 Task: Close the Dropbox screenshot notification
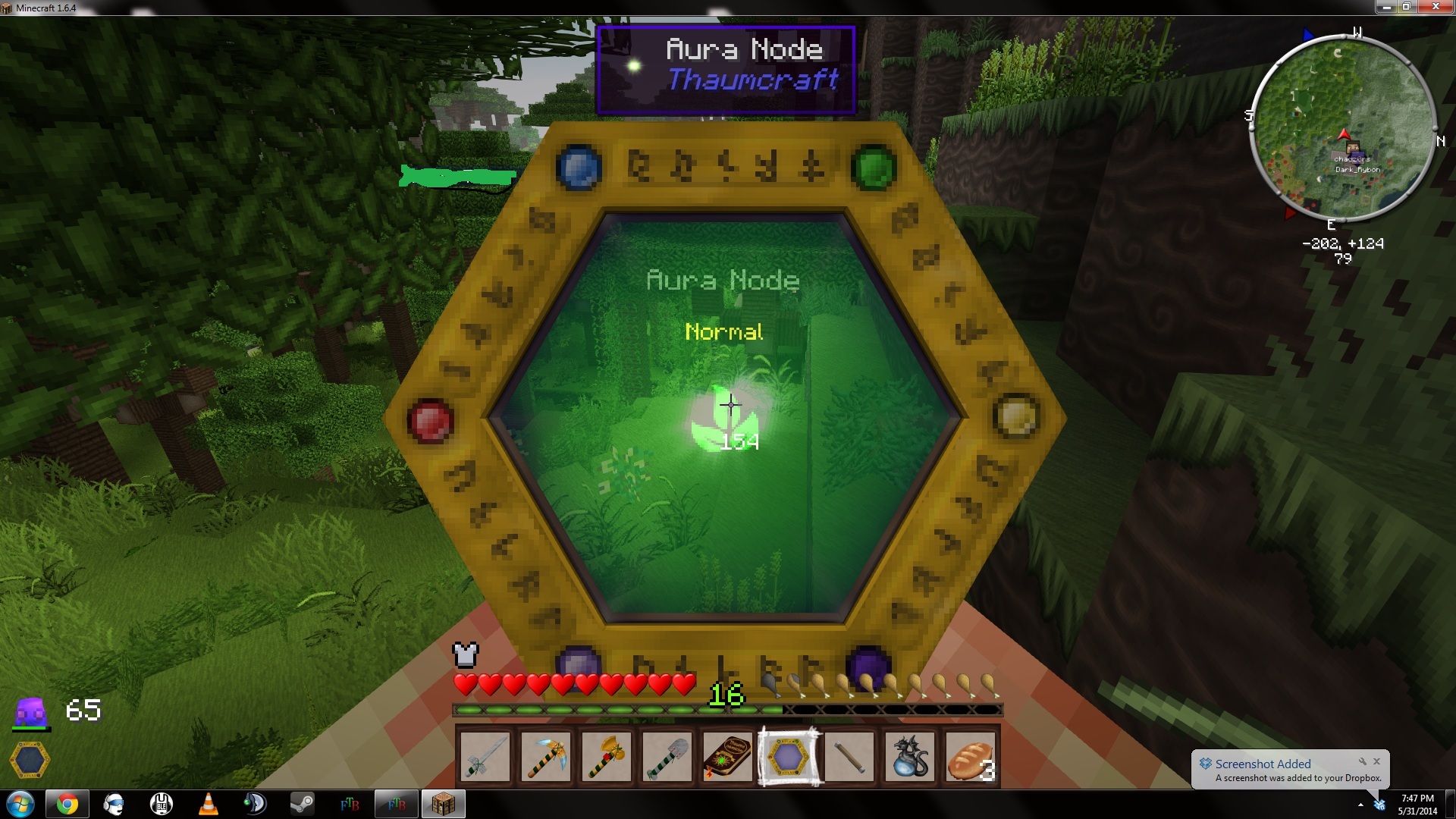(1377, 761)
